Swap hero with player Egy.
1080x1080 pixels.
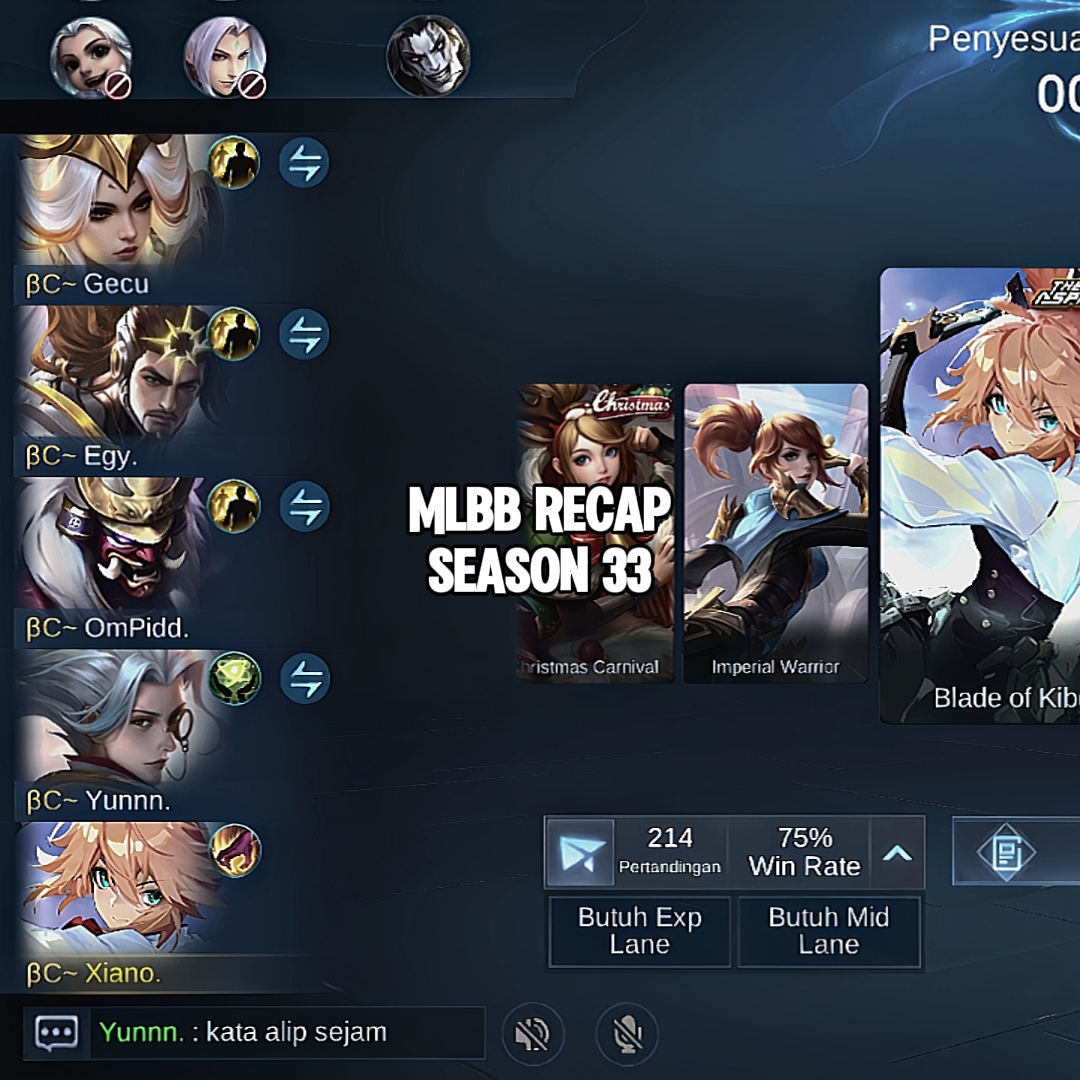pyautogui.click(x=304, y=335)
